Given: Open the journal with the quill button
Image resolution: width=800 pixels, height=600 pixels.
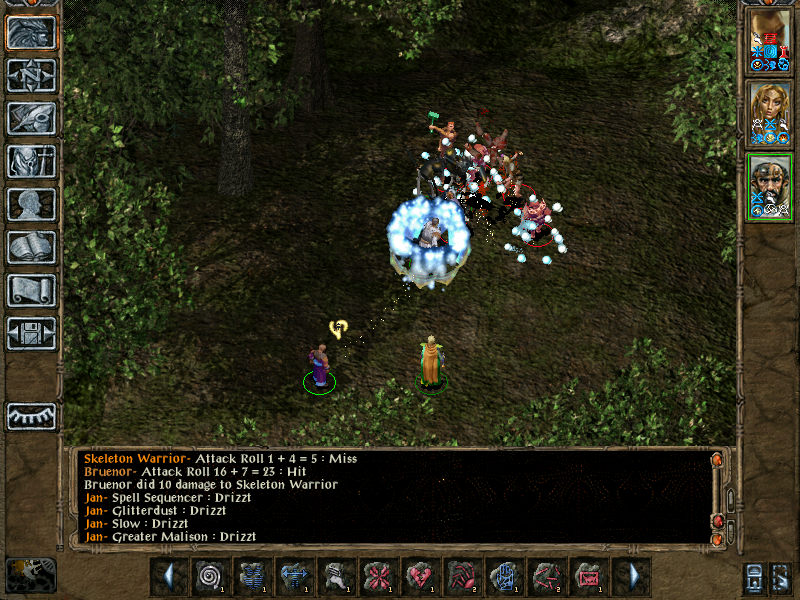Looking at the screenshot, I should [31, 118].
